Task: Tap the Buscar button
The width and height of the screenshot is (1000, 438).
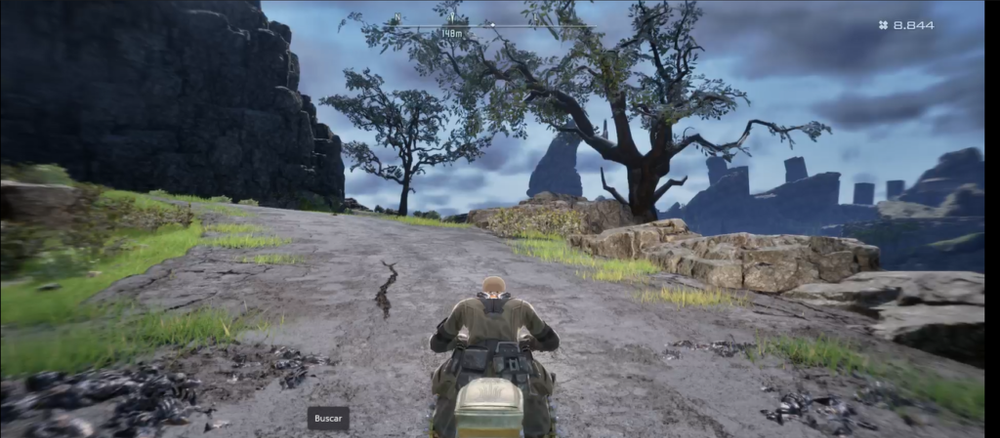Action: (x=328, y=418)
